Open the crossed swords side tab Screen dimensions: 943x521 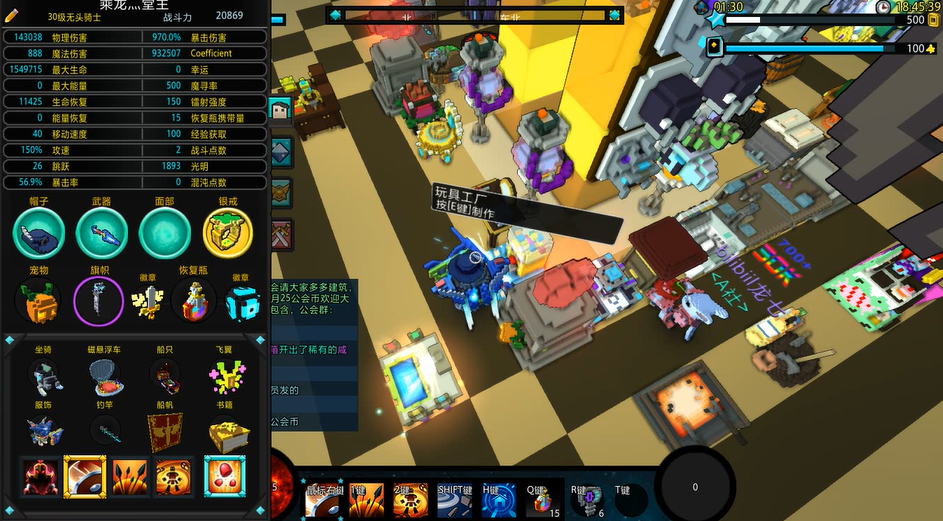click(x=282, y=233)
